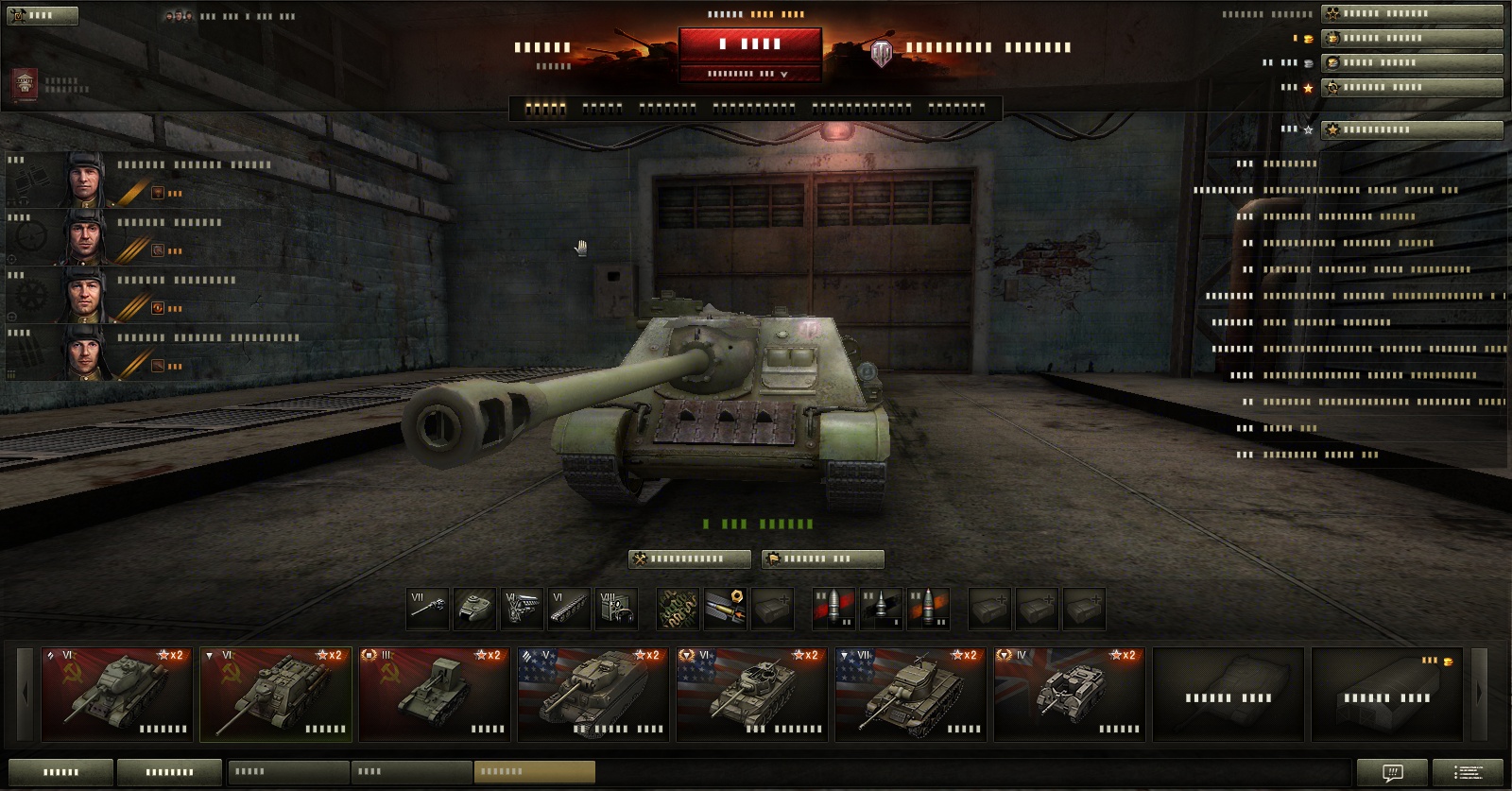Click the service button with wrench icon
This screenshot has height=791, width=1512.
689,559
